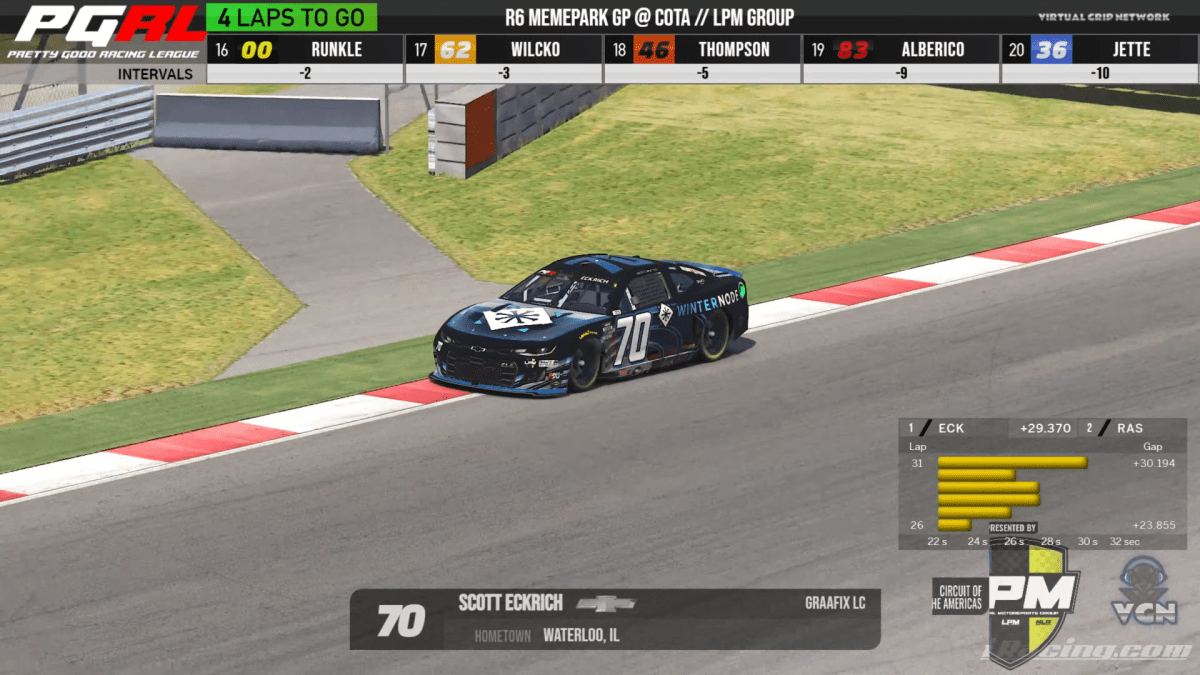This screenshot has width=1200, height=675.
Task: Open Scott Eckrich's driver info banner
Action: pos(614,619)
